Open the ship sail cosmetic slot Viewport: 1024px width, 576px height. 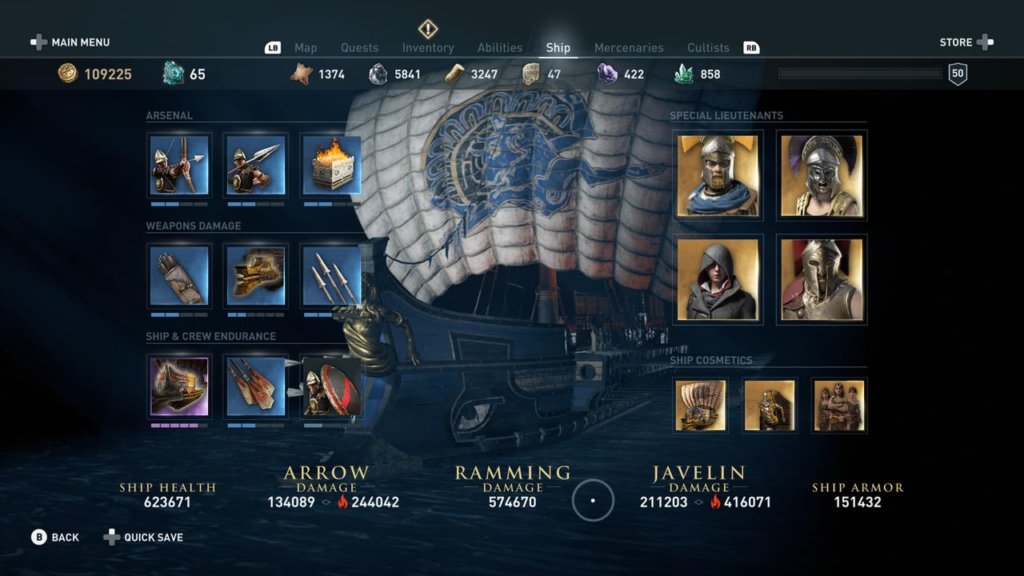(700, 405)
